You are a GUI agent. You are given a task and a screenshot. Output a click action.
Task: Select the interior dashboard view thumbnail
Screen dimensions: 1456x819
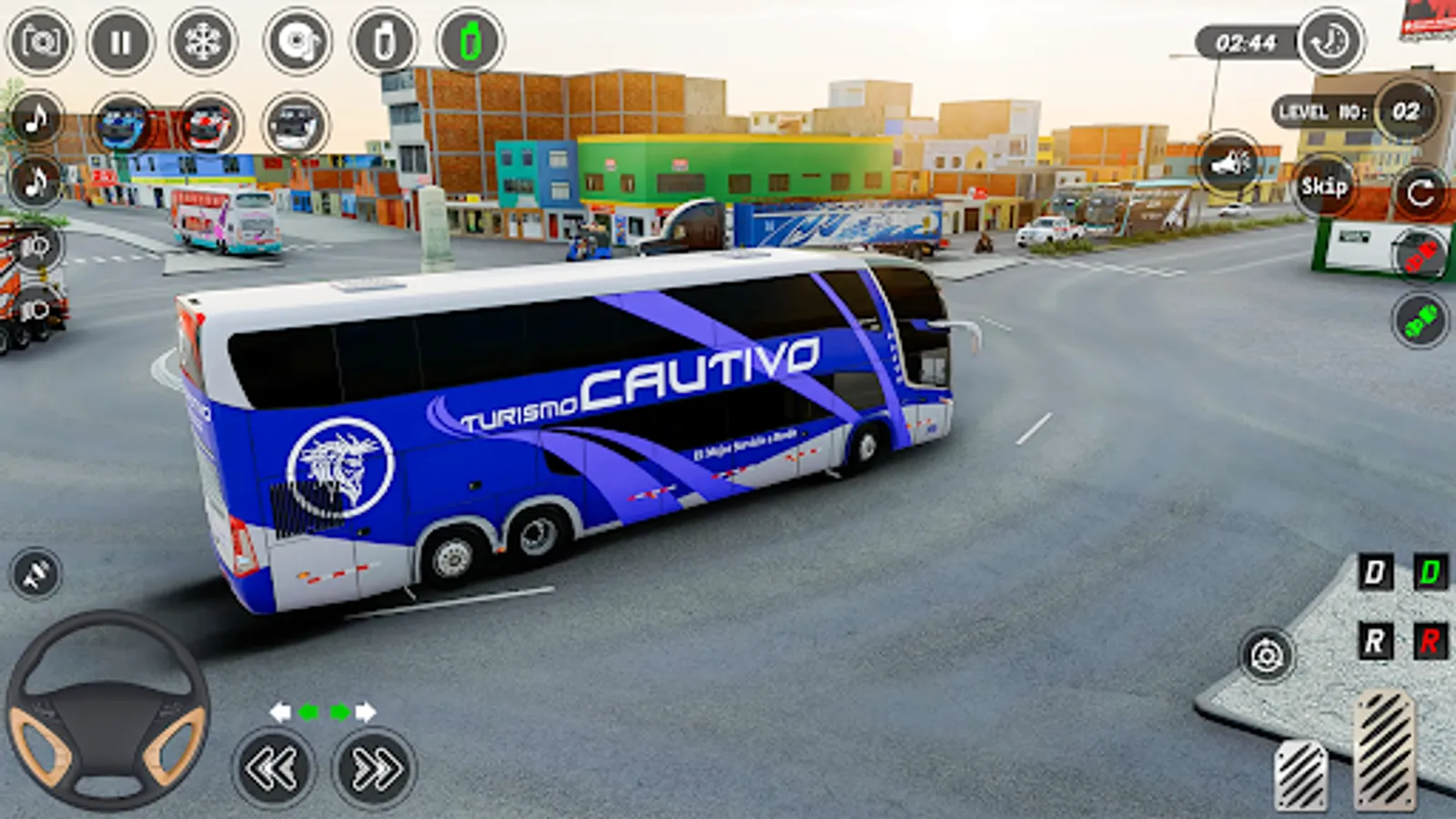pyautogui.click(x=298, y=123)
